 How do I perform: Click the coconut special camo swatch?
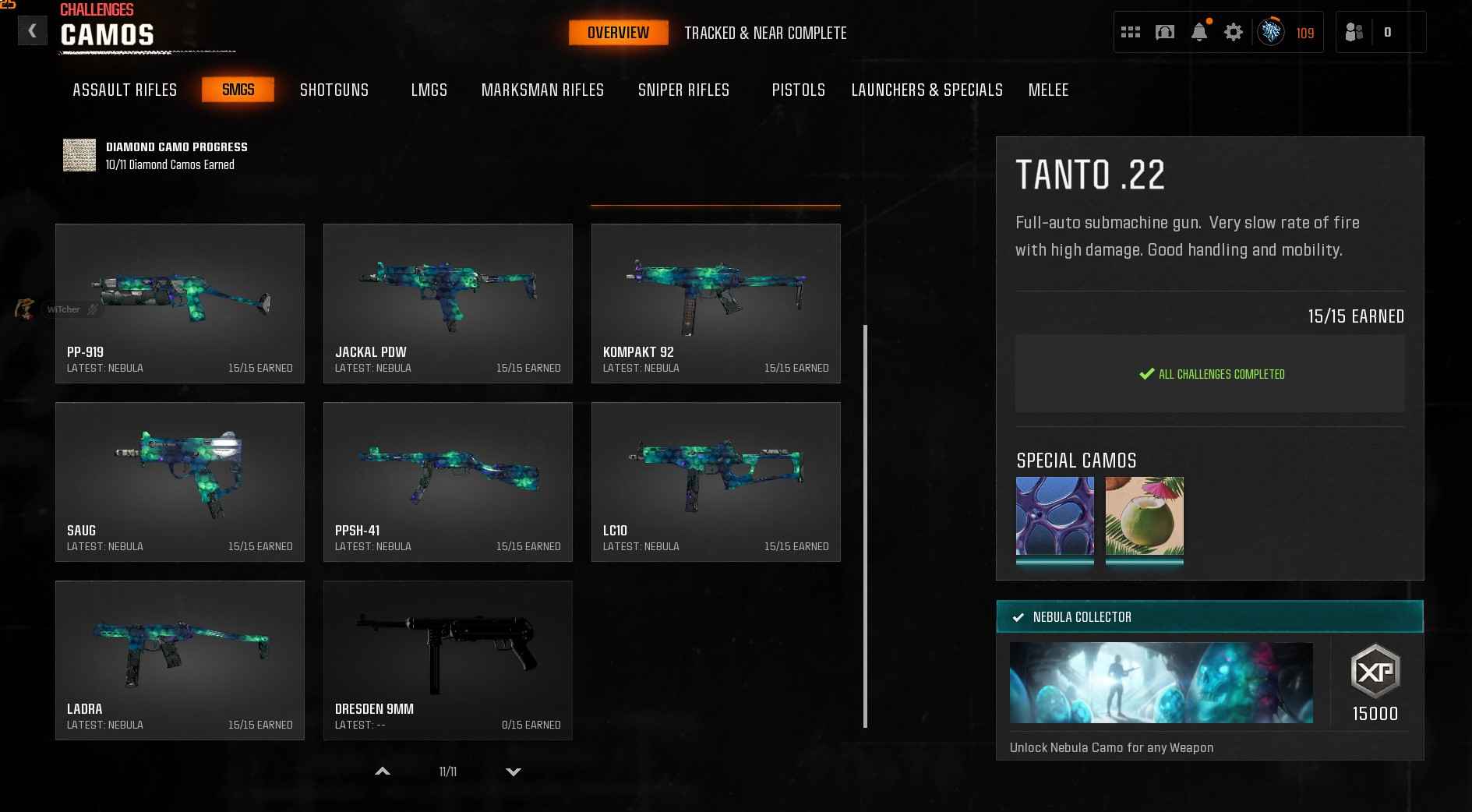(x=1144, y=516)
